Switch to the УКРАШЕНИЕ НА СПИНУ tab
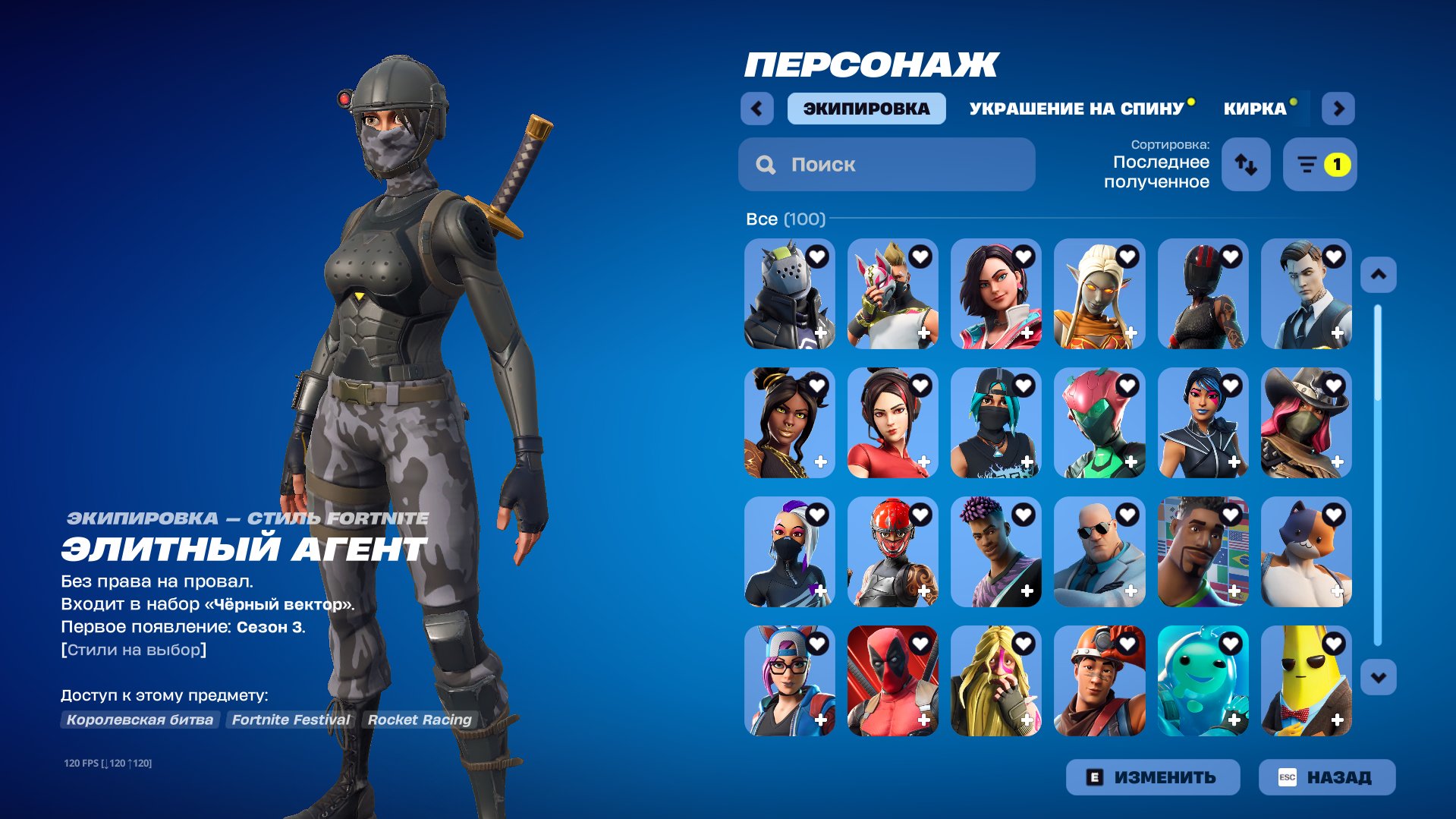This screenshot has height=819, width=1456. (x=1077, y=108)
